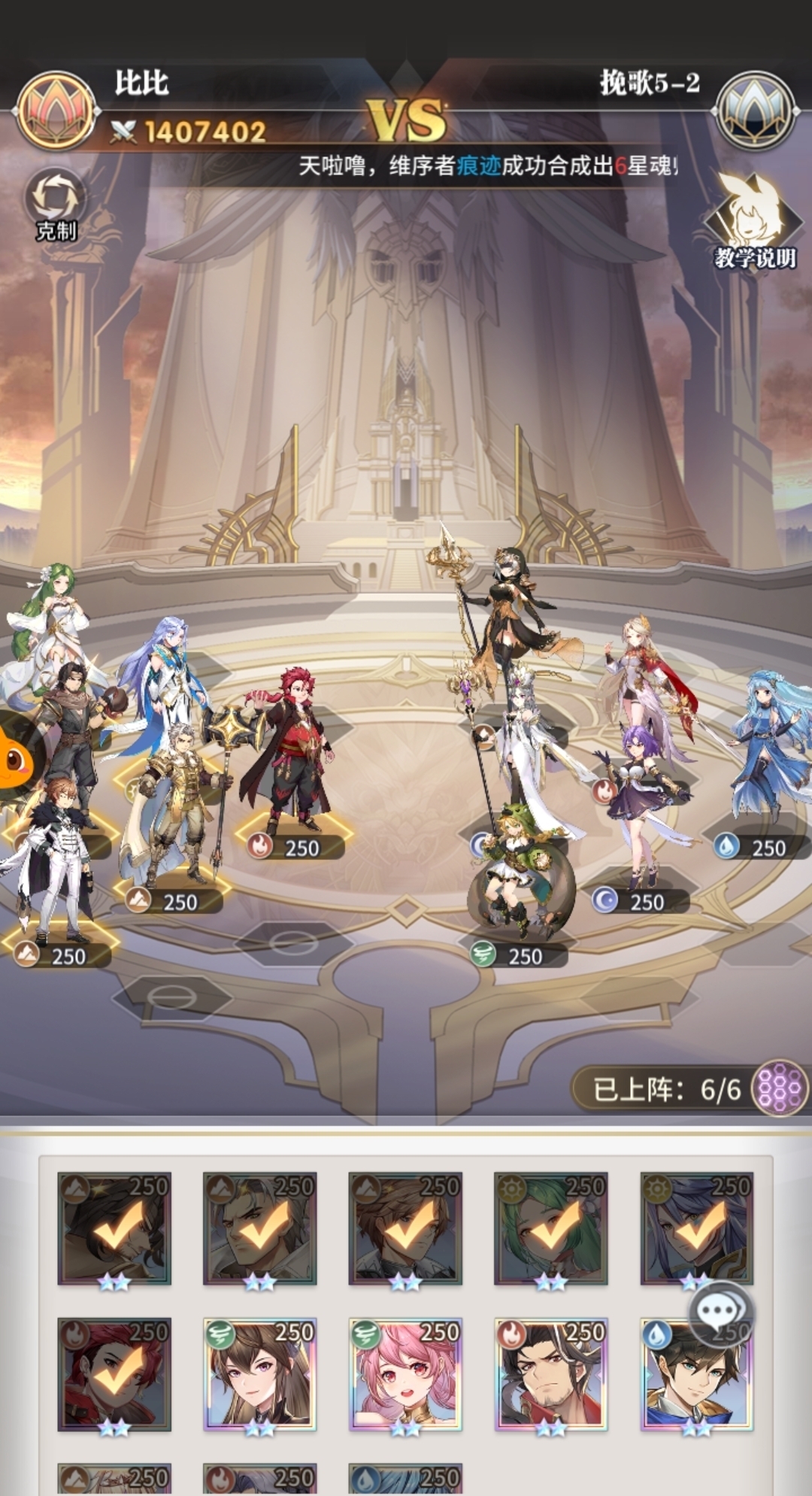The width and height of the screenshot is (812, 1496).
Task: Deselect the green-haired hero portrait
Action: 550,1228
